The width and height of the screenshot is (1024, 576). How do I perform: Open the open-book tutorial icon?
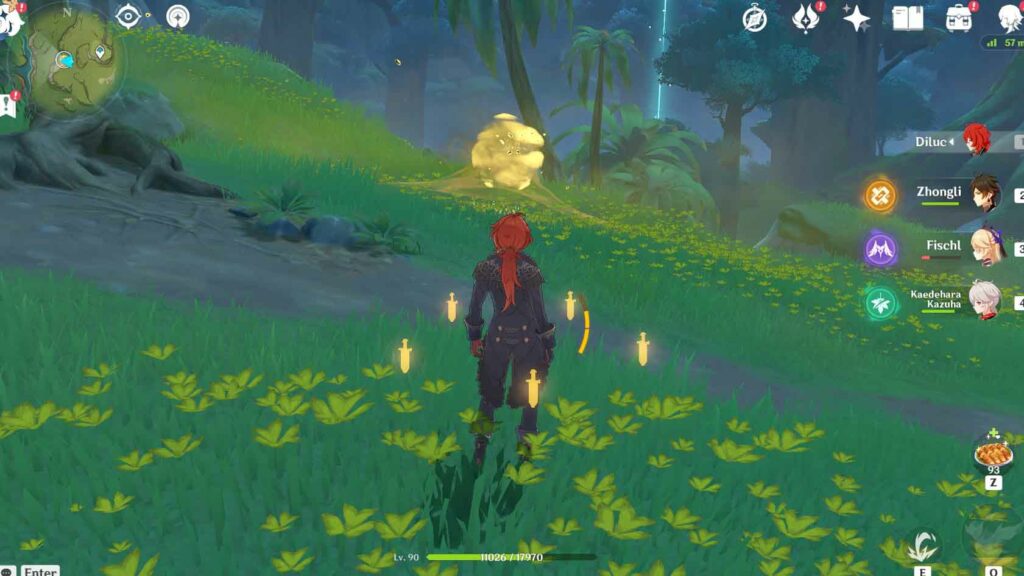[x=907, y=18]
